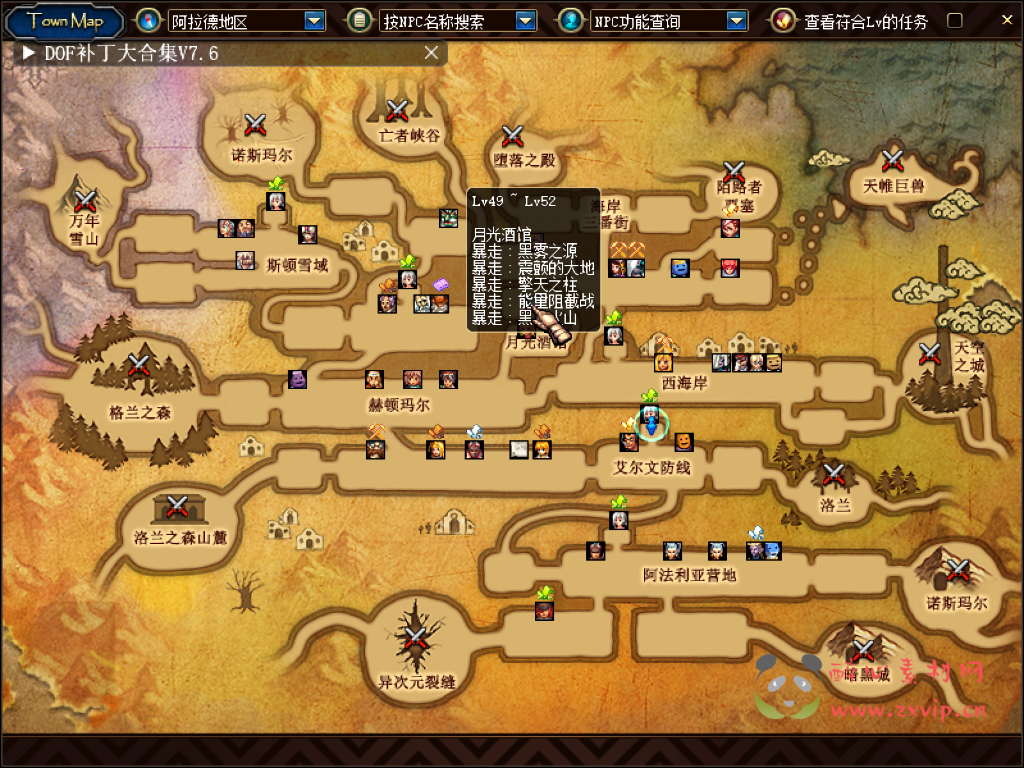Click the 格兰之森 dungeon marker
Viewport: 1024px width, 768px height.
click(139, 365)
